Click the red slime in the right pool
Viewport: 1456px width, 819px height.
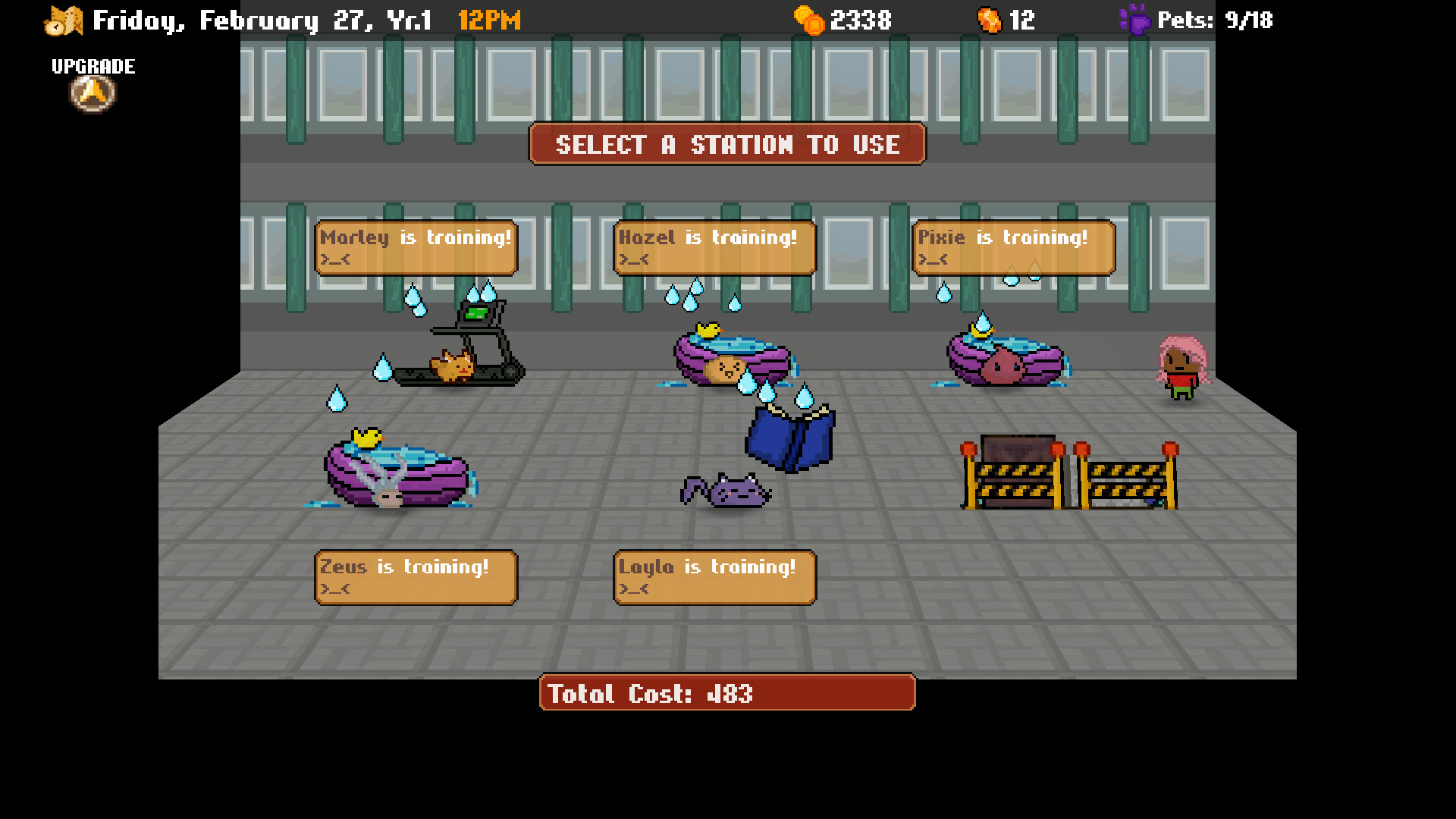pyautogui.click(x=1005, y=364)
